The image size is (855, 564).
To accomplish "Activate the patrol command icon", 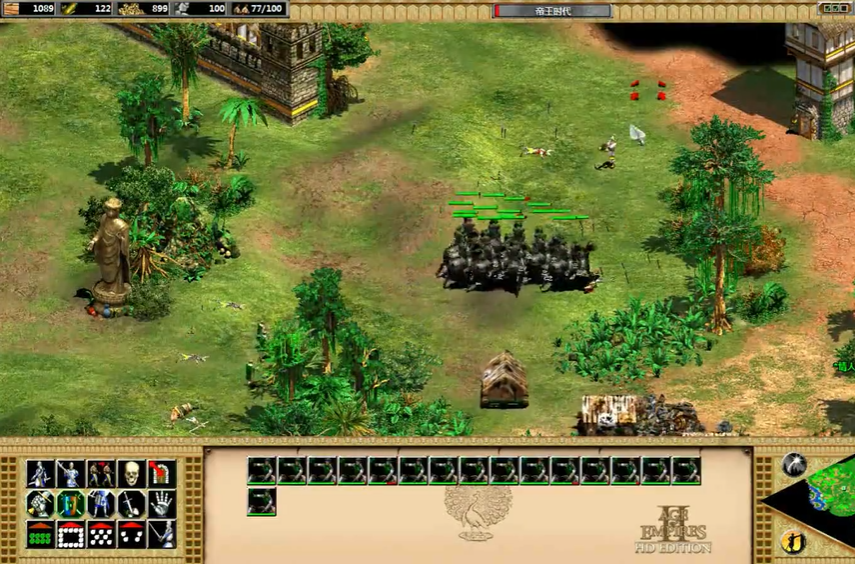I will point(40,474).
